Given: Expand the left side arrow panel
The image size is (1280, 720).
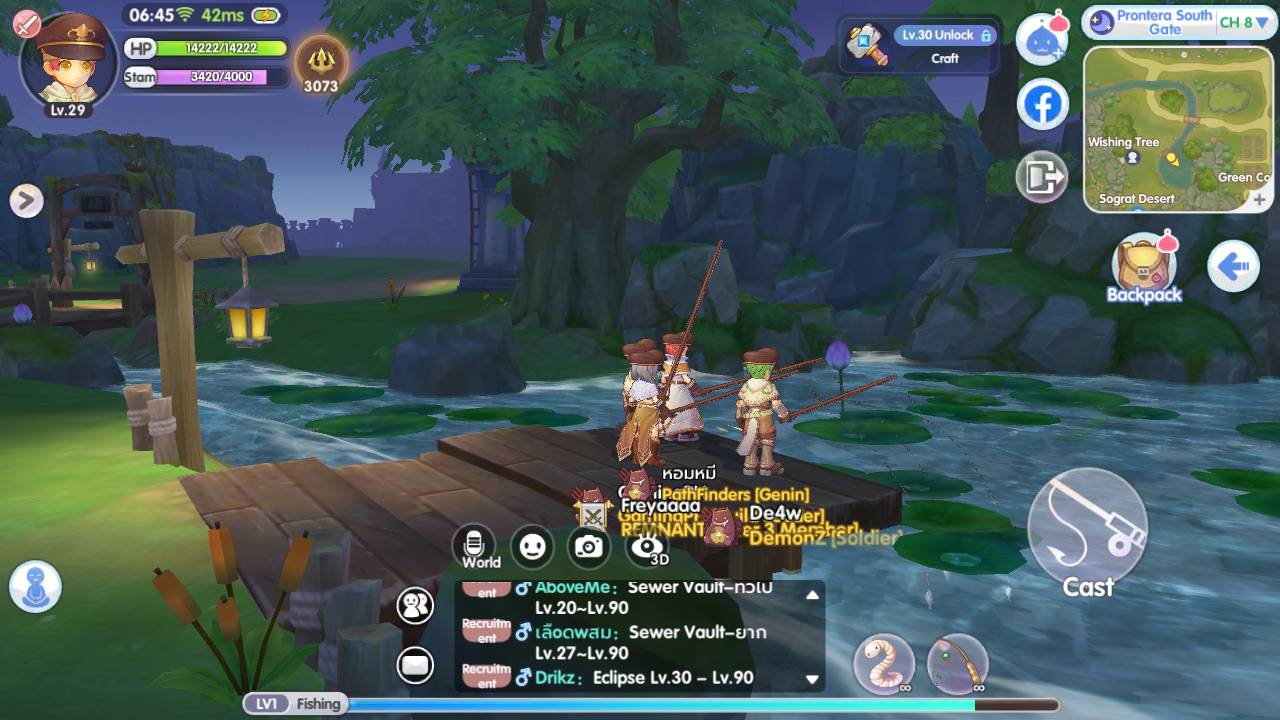Looking at the screenshot, I should 27,201.
